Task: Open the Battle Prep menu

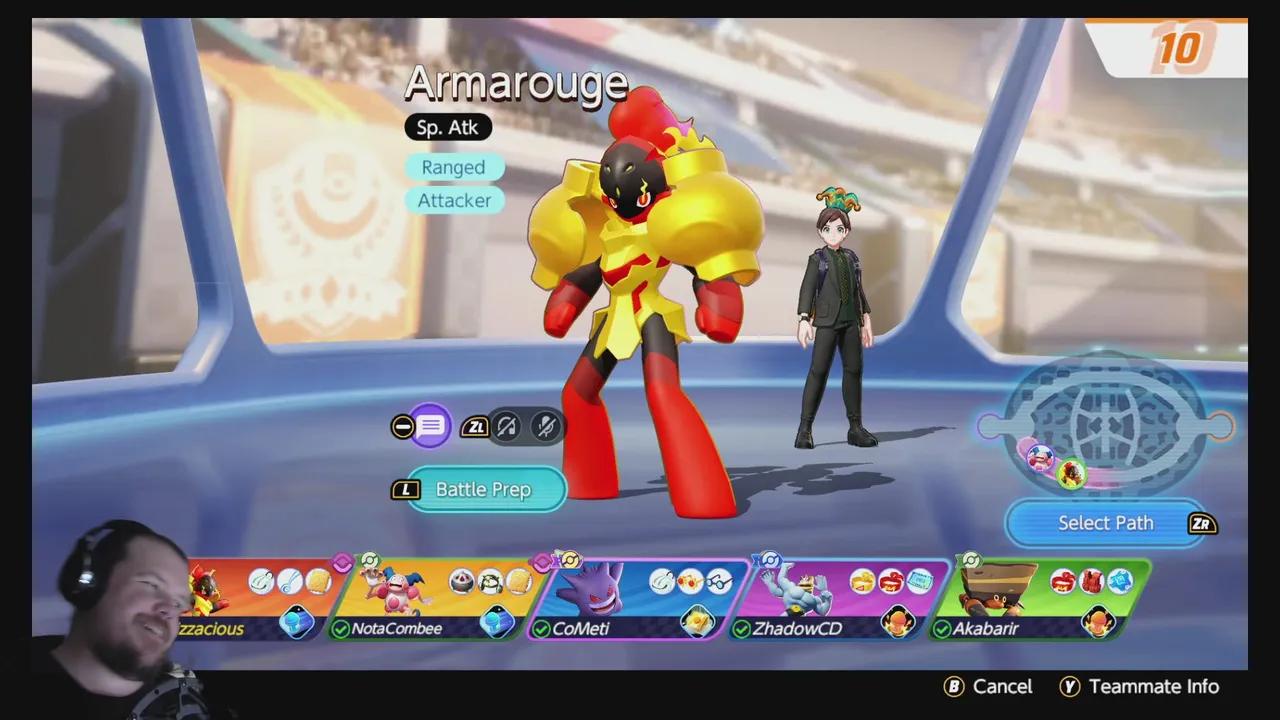Action: coord(484,489)
